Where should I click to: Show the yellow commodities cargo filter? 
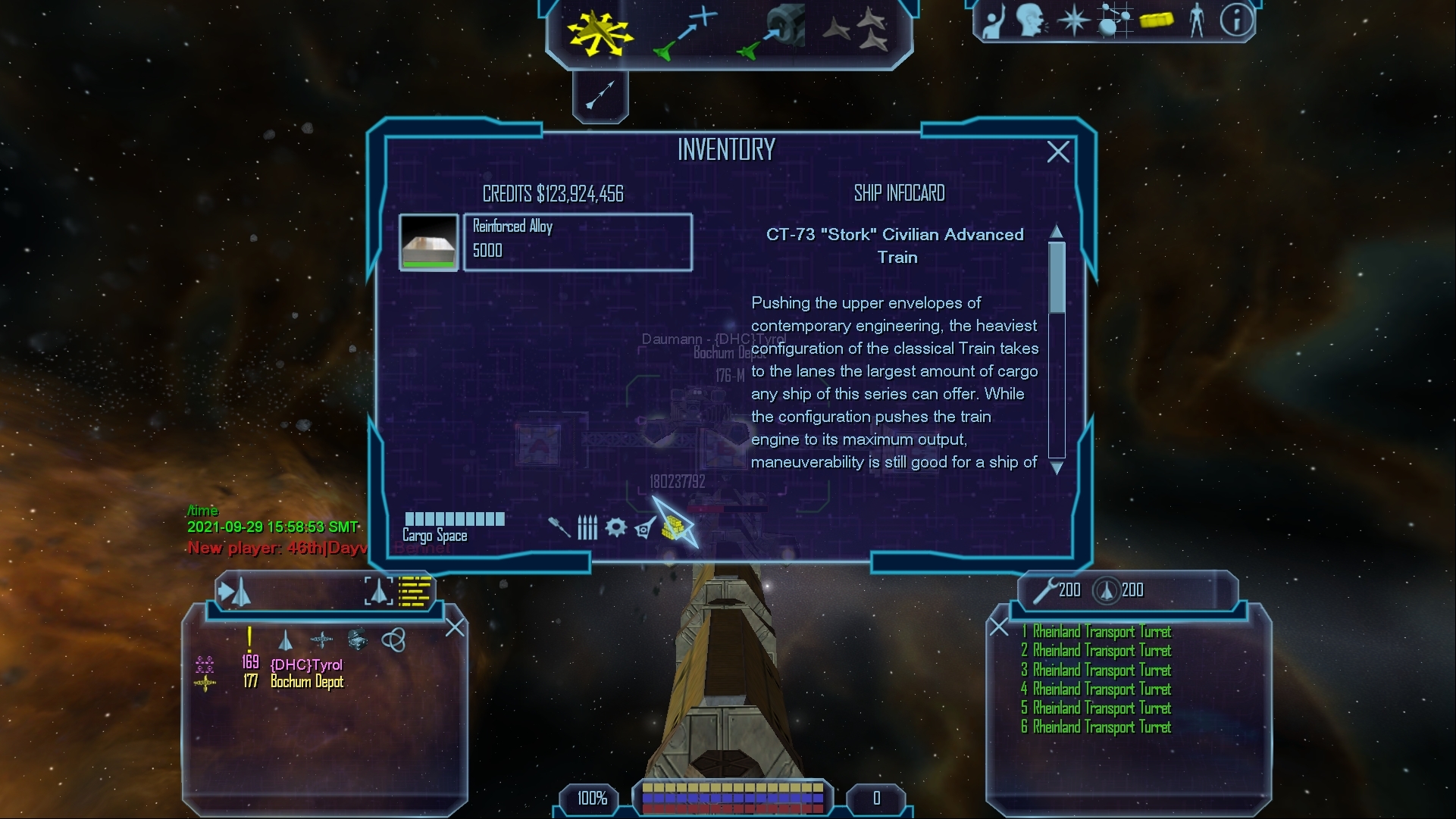pyautogui.click(x=672, y=527)
